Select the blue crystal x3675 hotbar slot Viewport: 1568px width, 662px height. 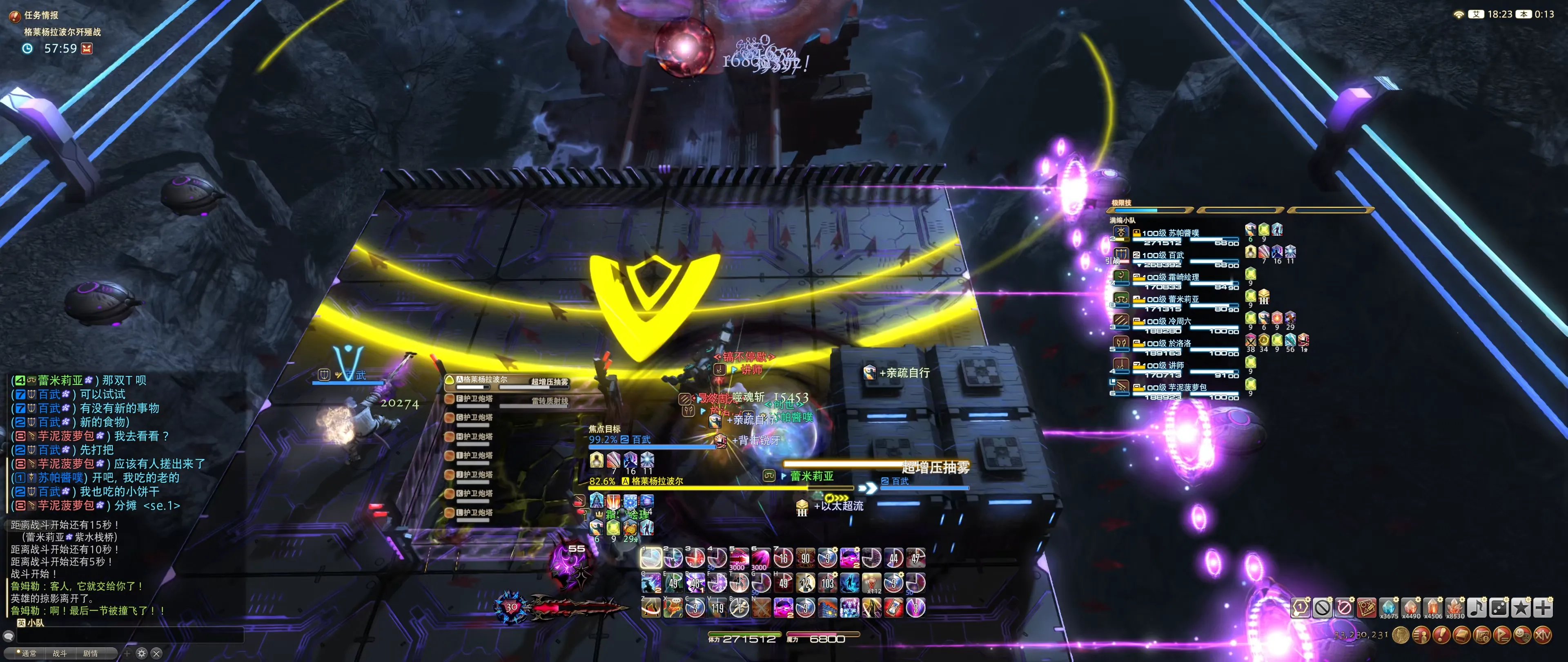point(1388,607)
